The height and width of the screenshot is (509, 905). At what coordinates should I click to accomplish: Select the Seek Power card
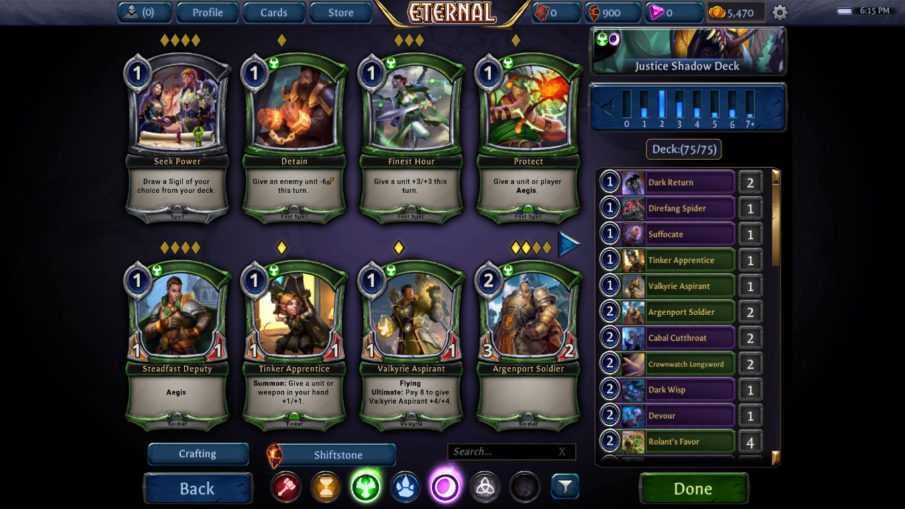pos(176,135)
